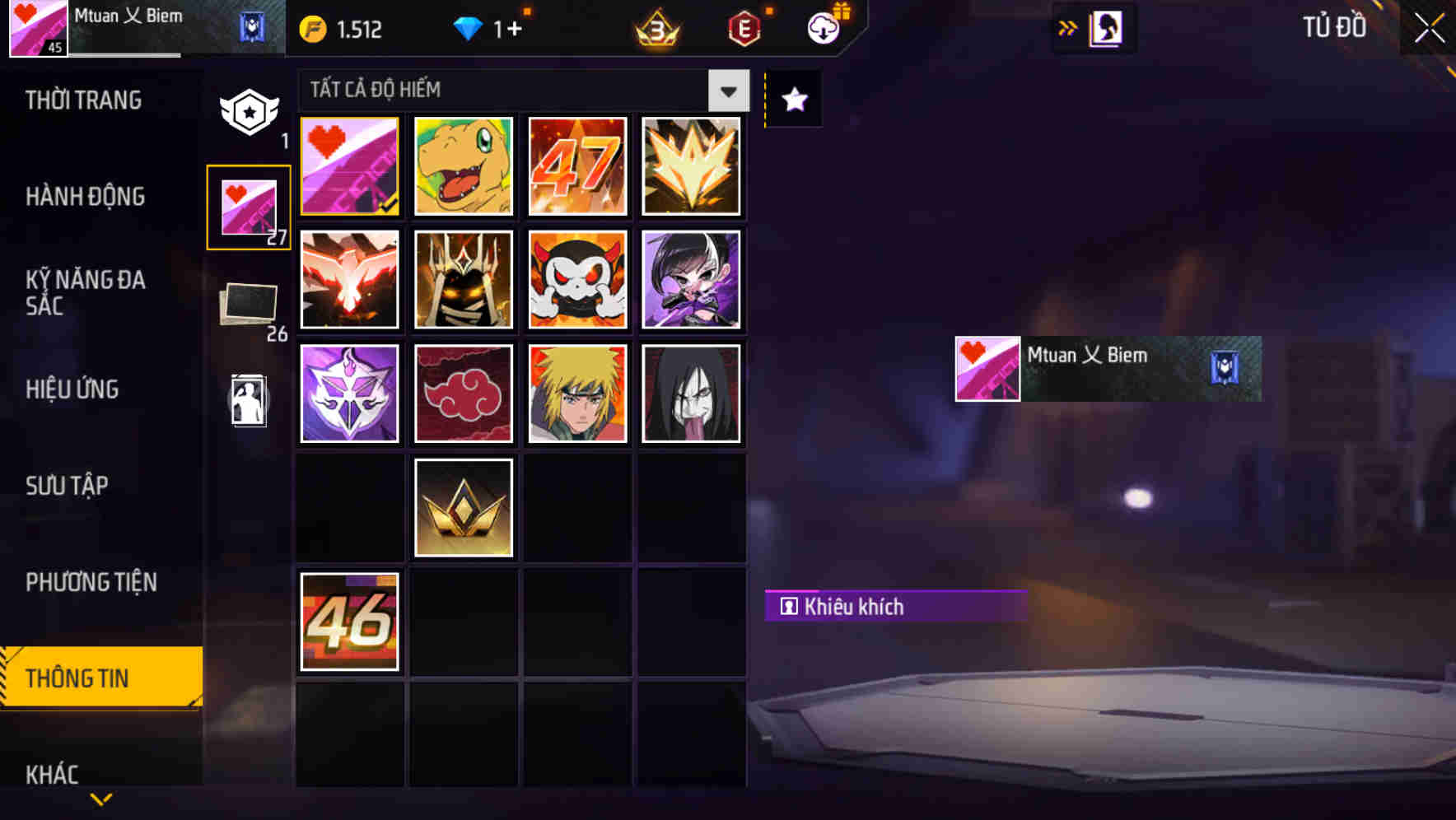Select the Orochimaru avatar thumbnail
Viewport: 1456px width, 820px height.
coord(691,394)
